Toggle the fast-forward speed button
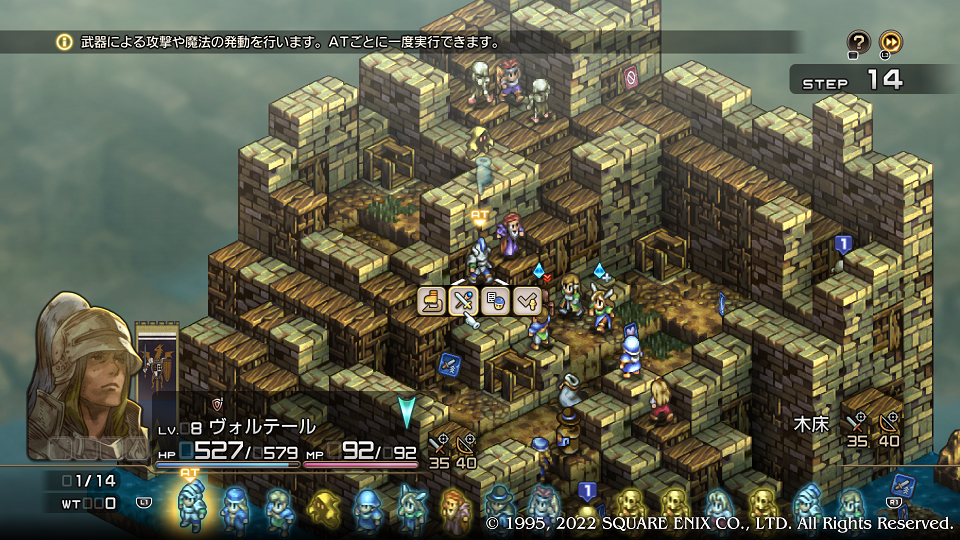This screenshot has height=540, width=960. [x=890, y=41]
